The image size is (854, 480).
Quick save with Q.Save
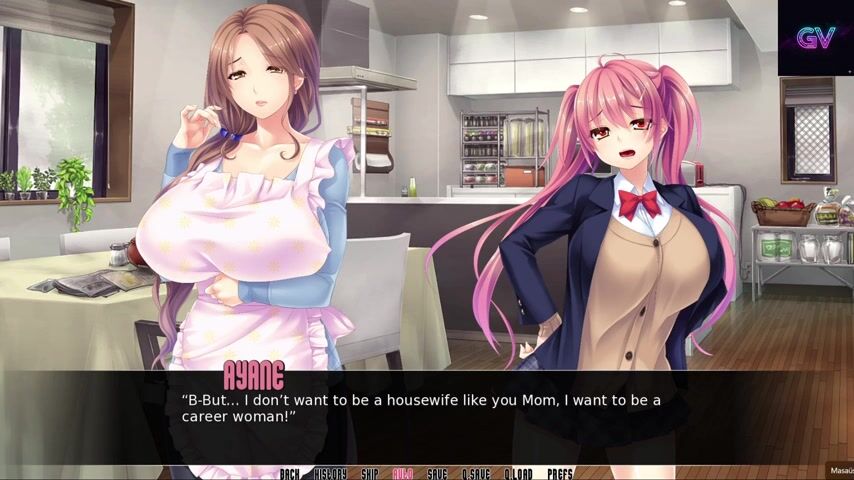tap(475, 474)
